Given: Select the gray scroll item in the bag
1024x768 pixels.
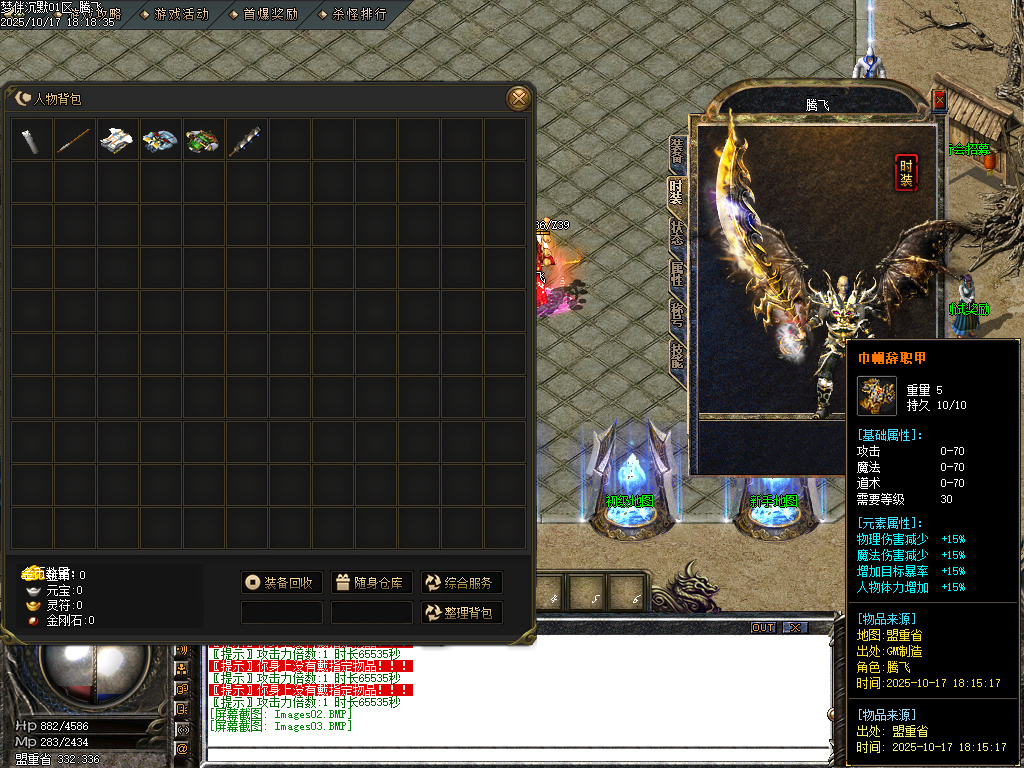Looking at the screenshot, I should coord(32,140).
